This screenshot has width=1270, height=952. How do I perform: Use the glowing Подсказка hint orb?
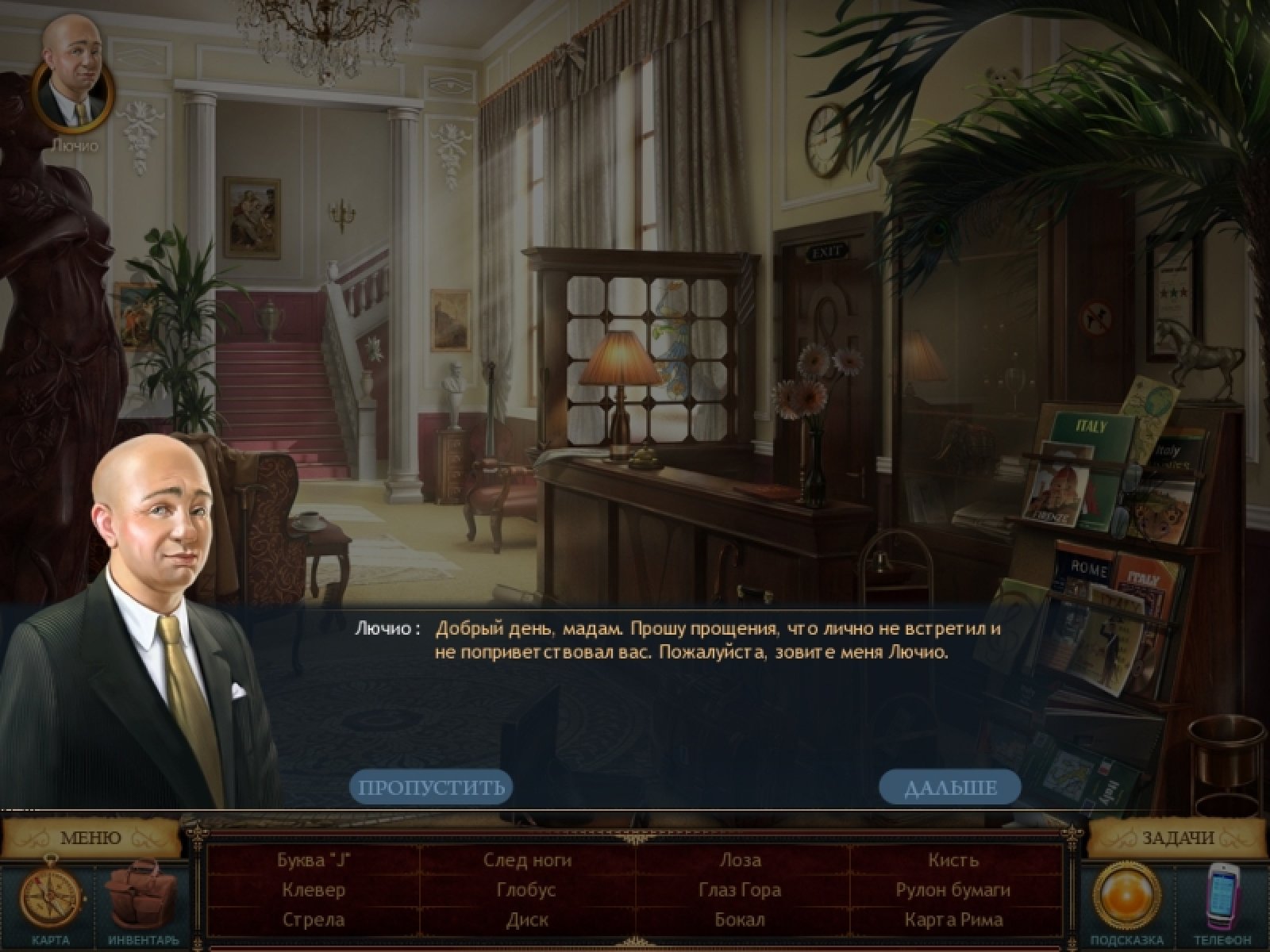click(1127, 896)
